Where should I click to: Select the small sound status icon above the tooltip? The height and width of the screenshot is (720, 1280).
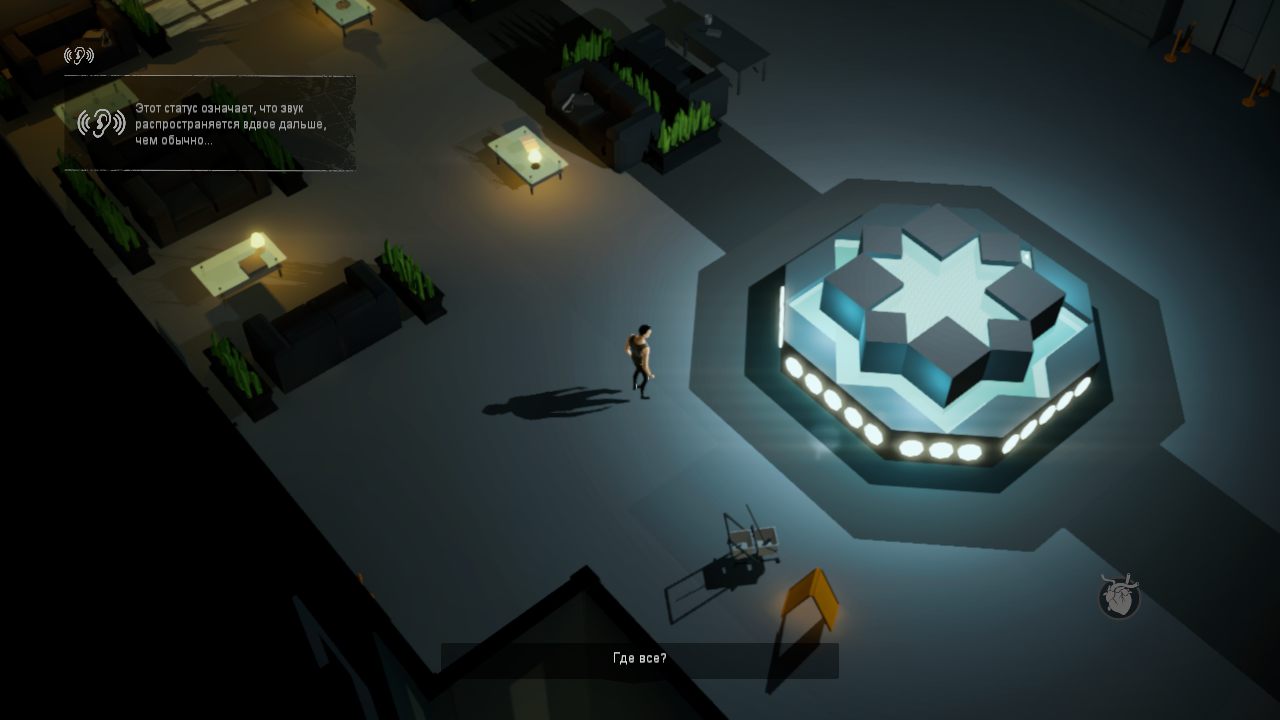[79, 55]
